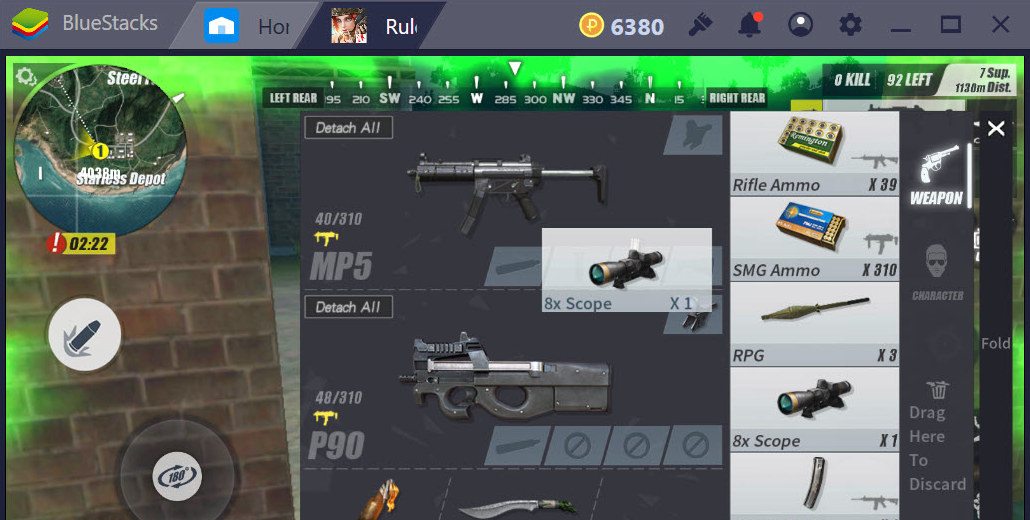Click the Fold label on the panel edge
This screenshot has height=520, width=1030.
tap(995, 343)
